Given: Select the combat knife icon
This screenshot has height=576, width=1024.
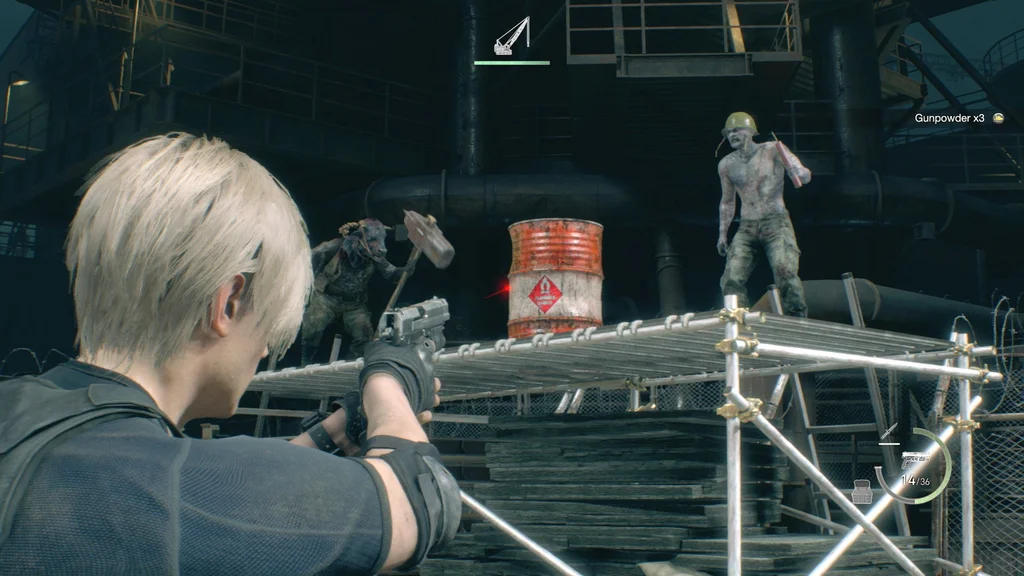Looking at the screenshot, I should pos(889,432).
